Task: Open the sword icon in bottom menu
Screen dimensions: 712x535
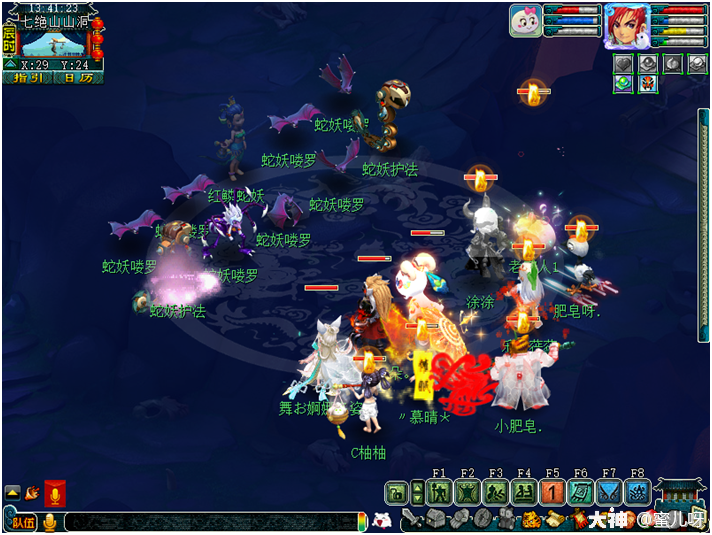Action: [412, 519]
